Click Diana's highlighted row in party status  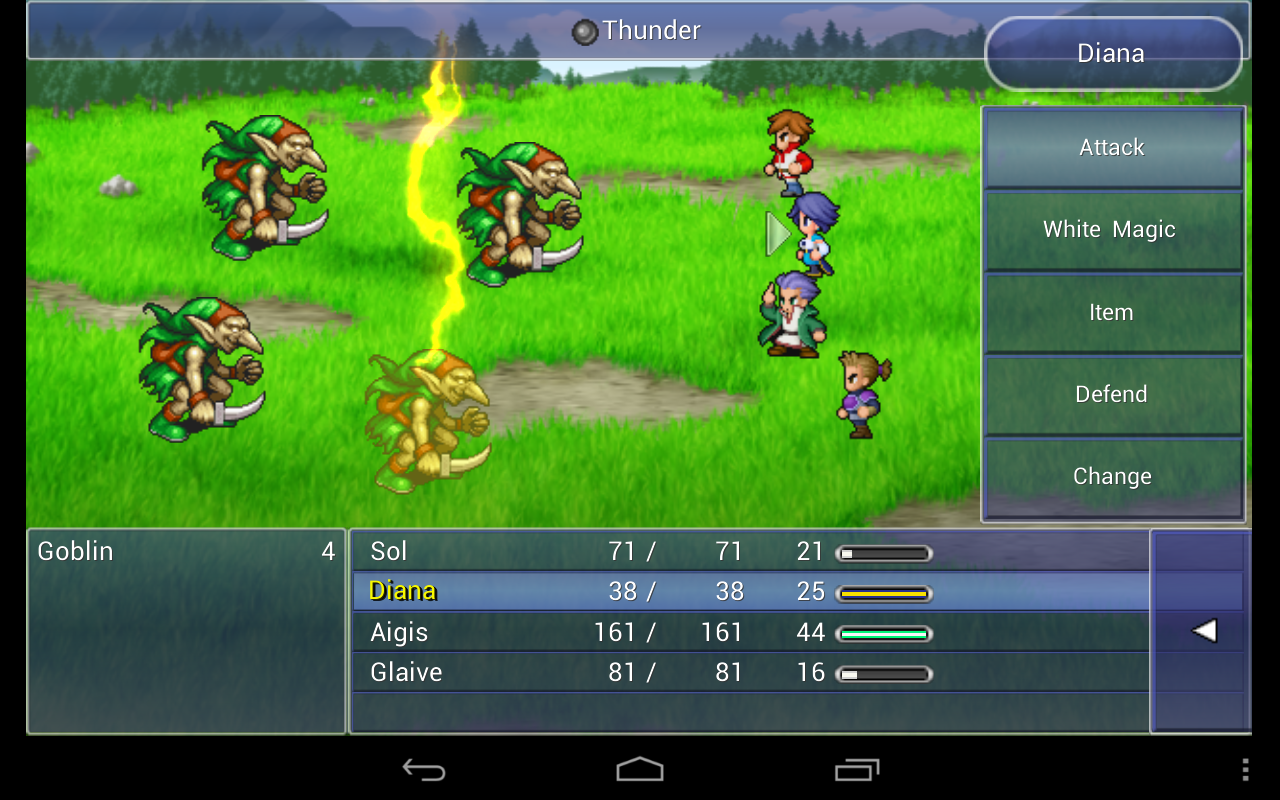(x=600, y=591)
